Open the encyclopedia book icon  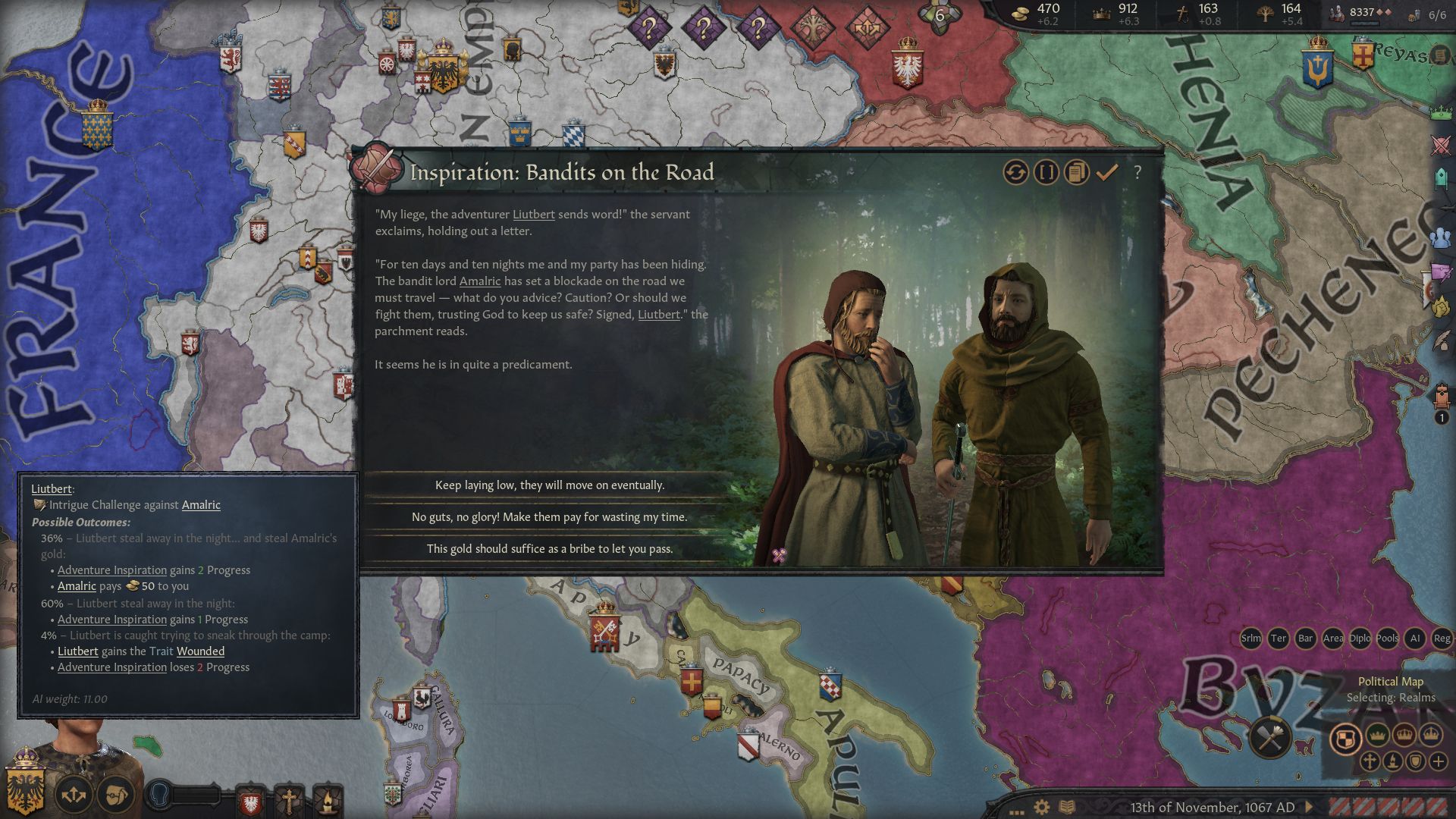pos(1067,808)
